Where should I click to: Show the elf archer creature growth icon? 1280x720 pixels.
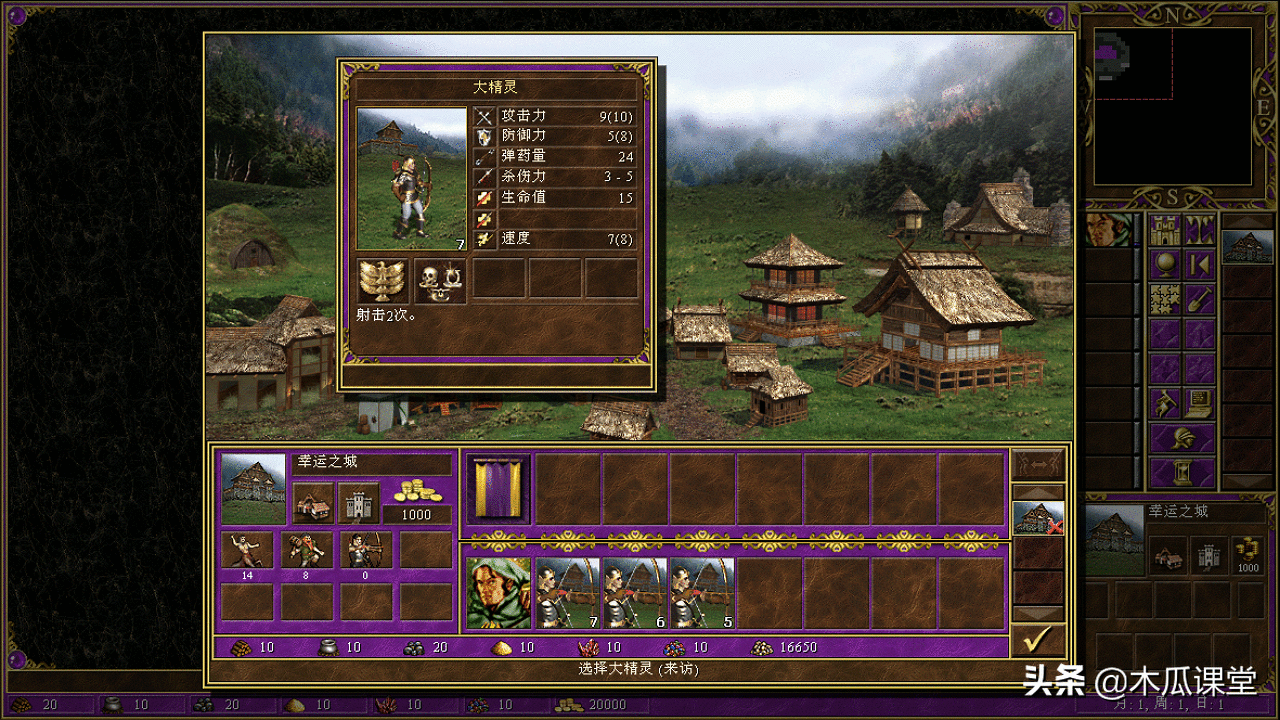366,551
